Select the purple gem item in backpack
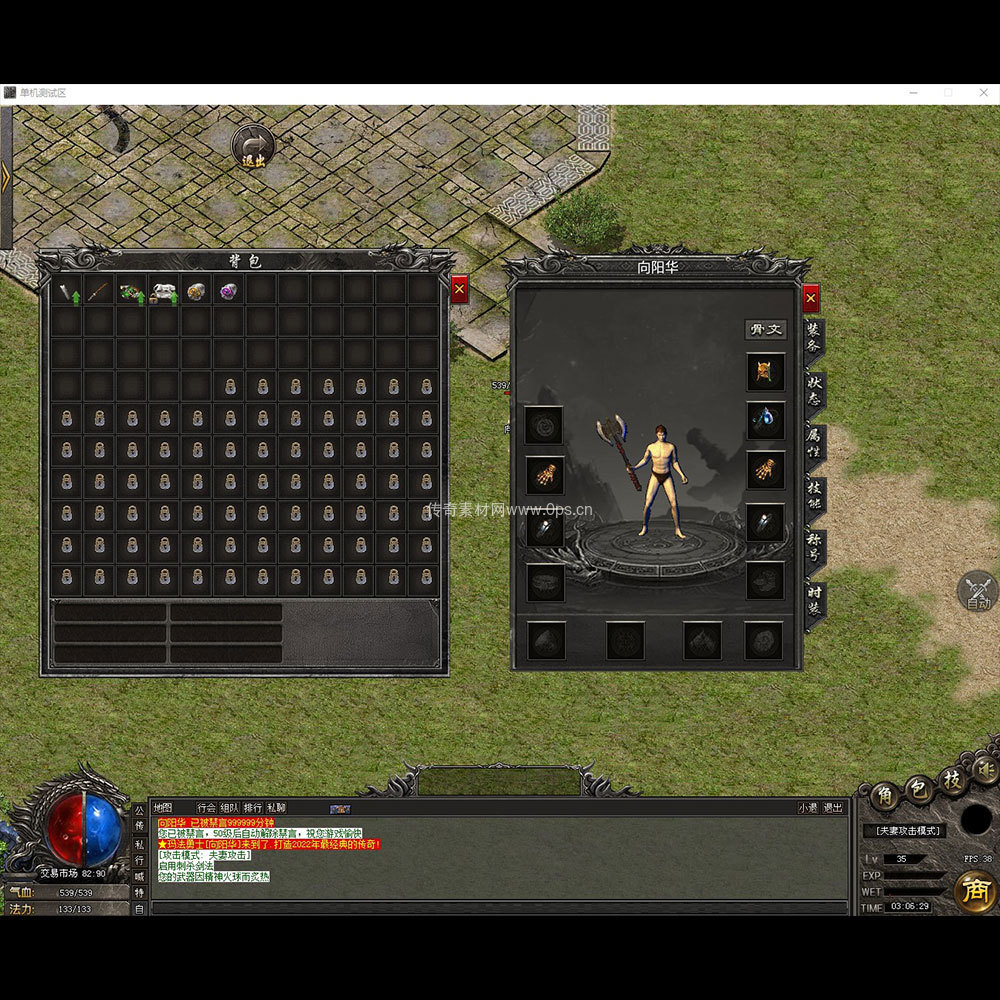1000x1000 pixels. point(230,292)
